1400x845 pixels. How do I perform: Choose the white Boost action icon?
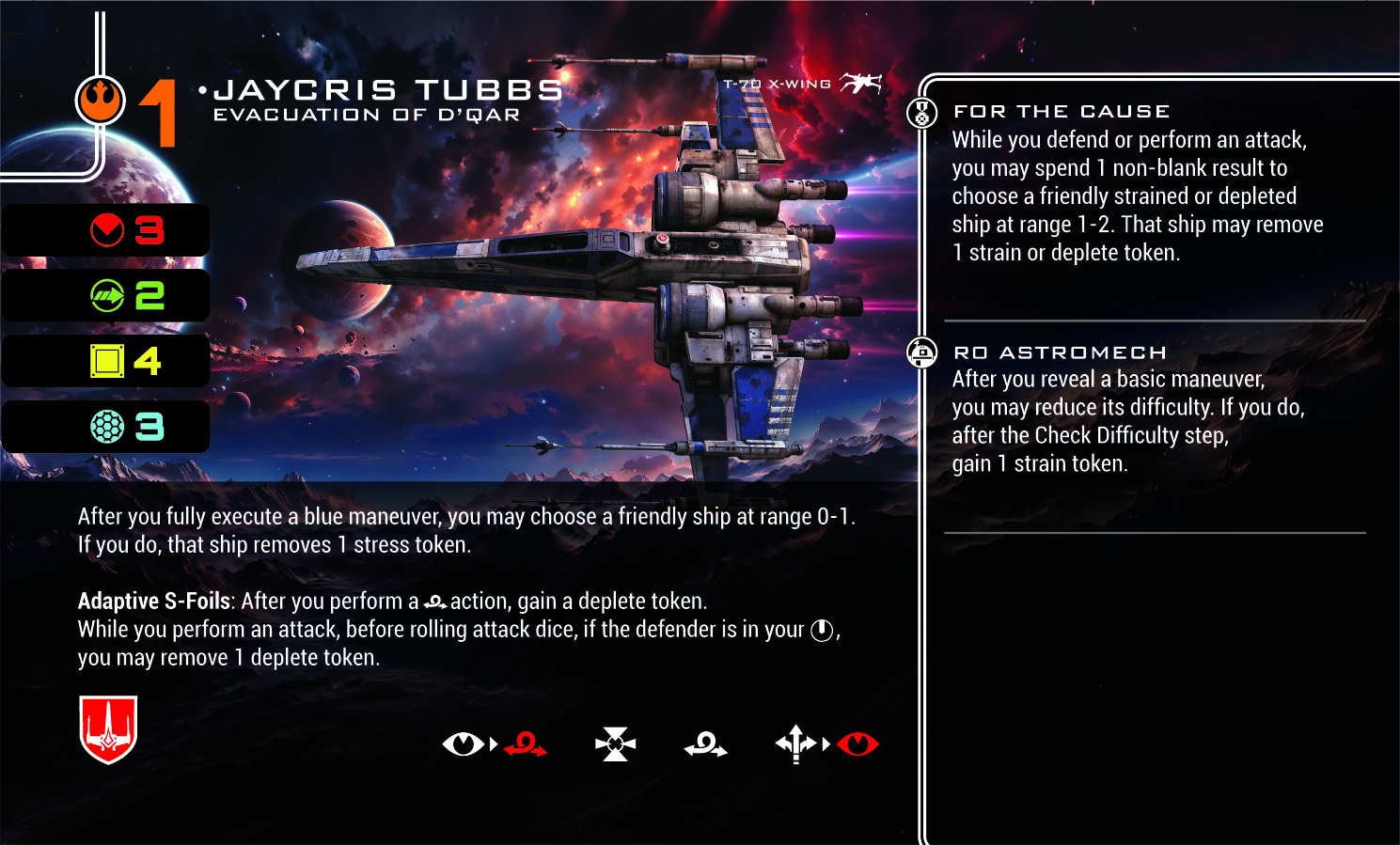click(795, 744)
